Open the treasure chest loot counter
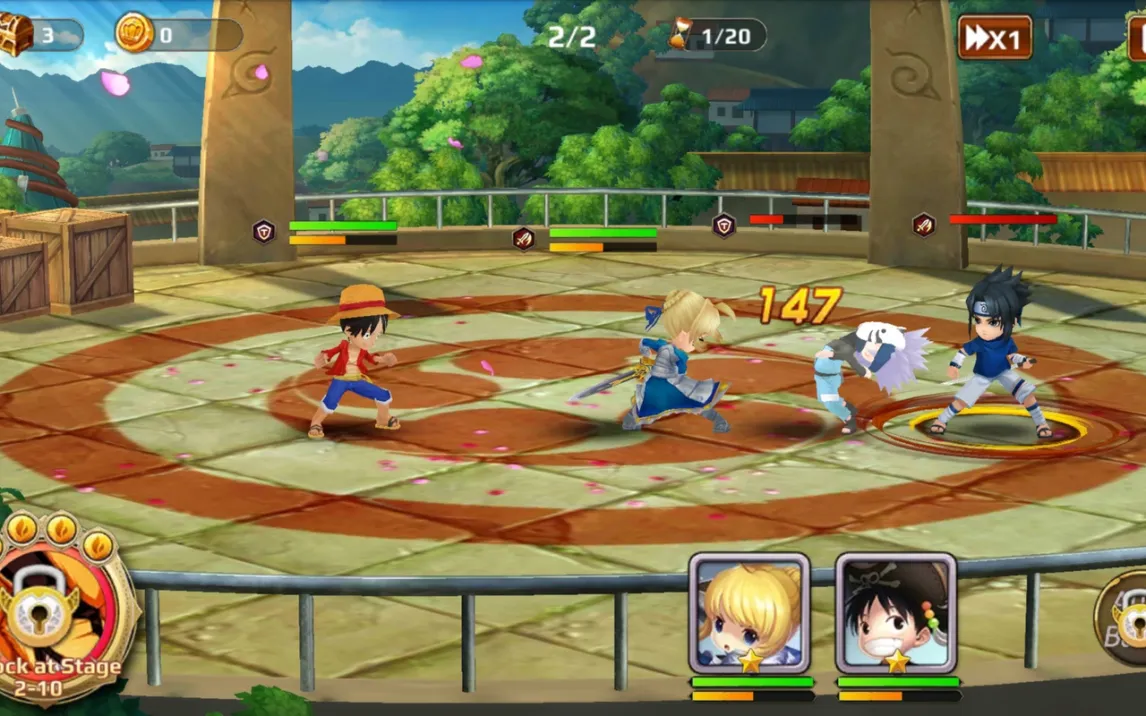 (17, 35)
